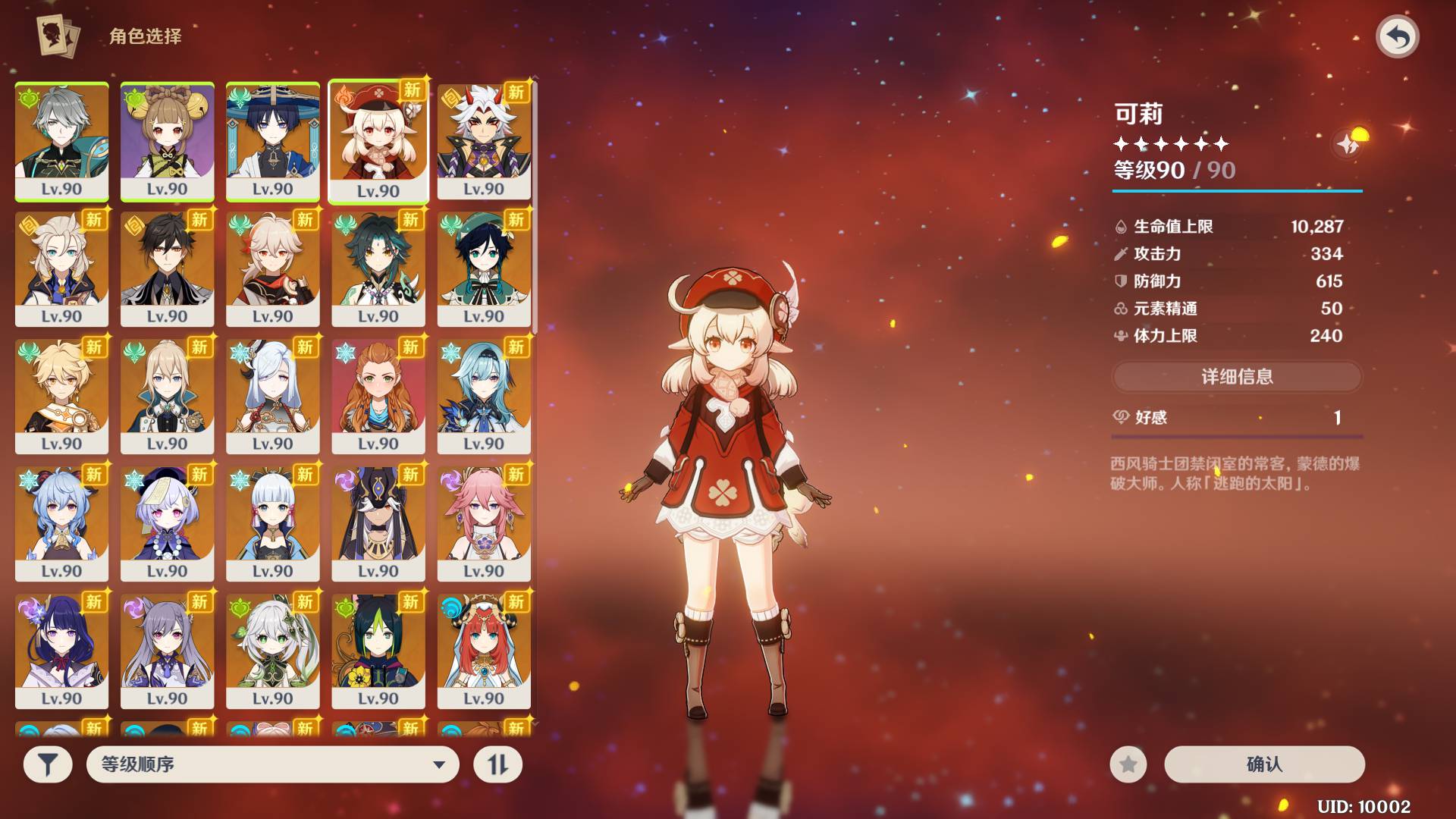Open the 详细信息 details panel
1456x819 pixels.
pyautogui.click(x=1237, y=376)
